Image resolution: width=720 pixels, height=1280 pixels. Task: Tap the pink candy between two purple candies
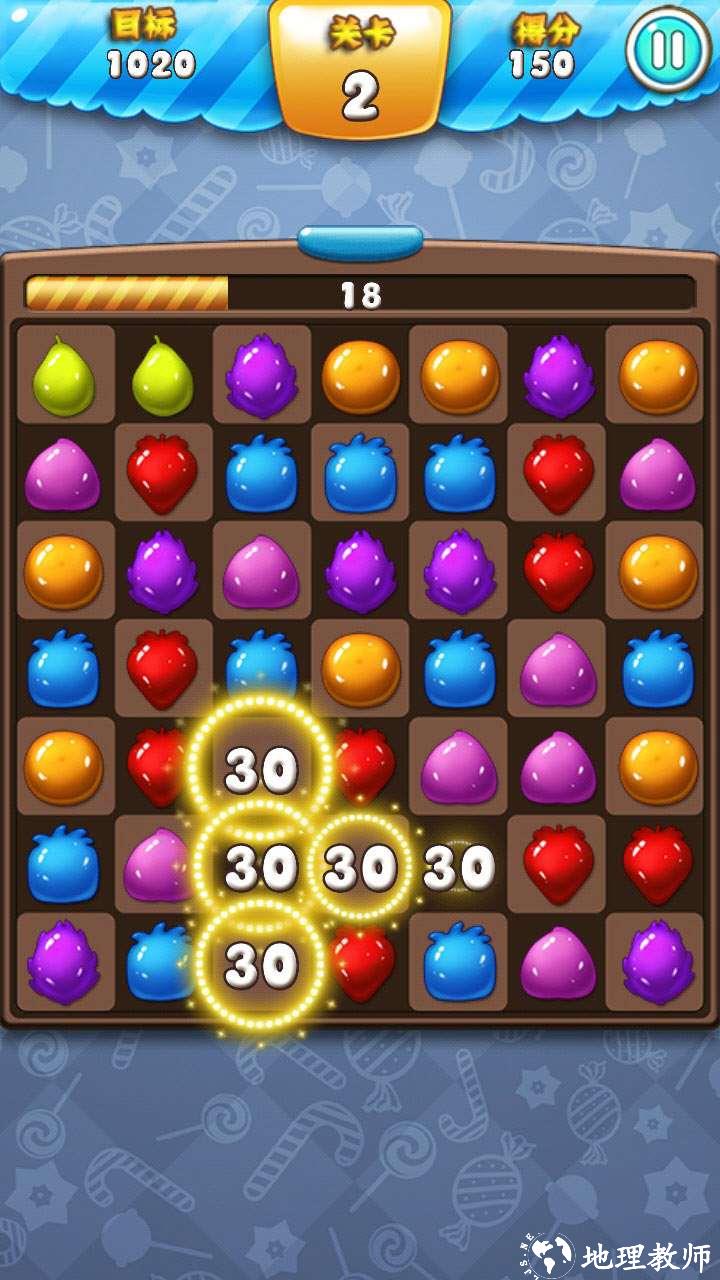point(260,572)
